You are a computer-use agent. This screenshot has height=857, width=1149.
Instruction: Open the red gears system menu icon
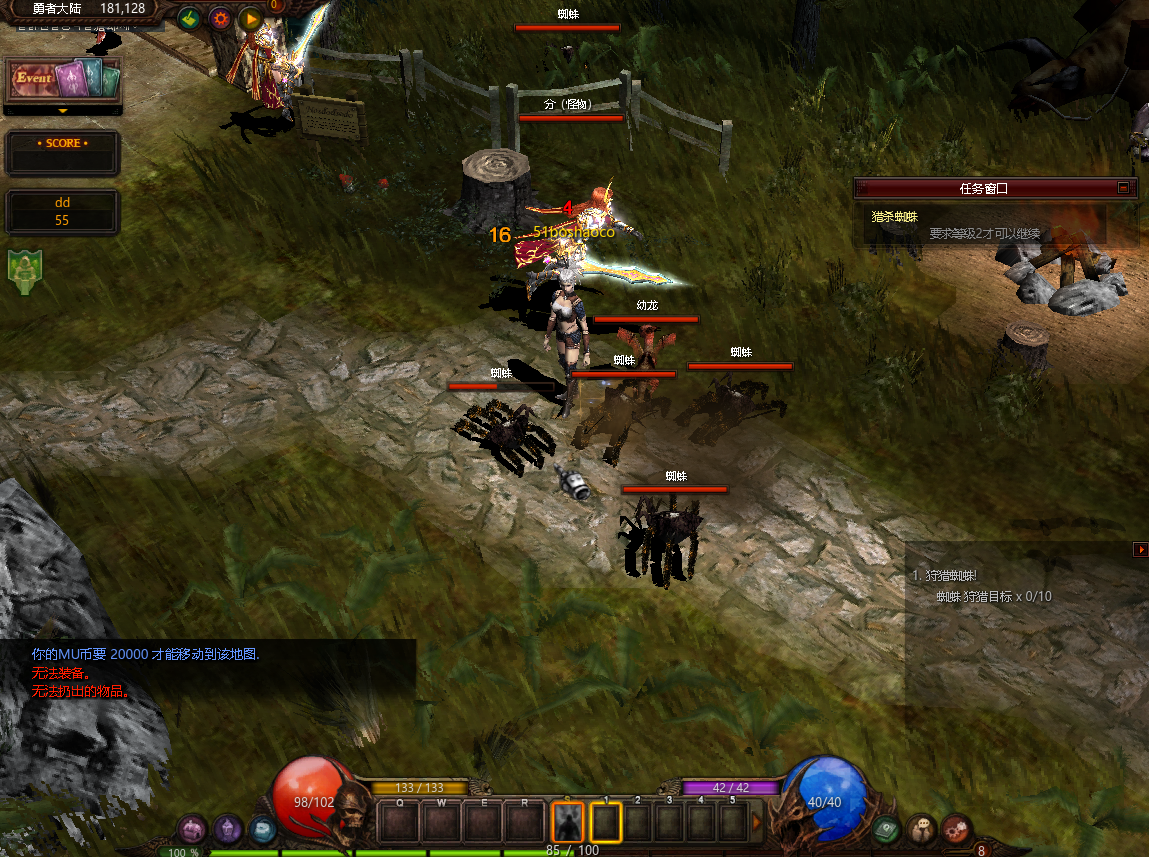[x=956, y=829]
